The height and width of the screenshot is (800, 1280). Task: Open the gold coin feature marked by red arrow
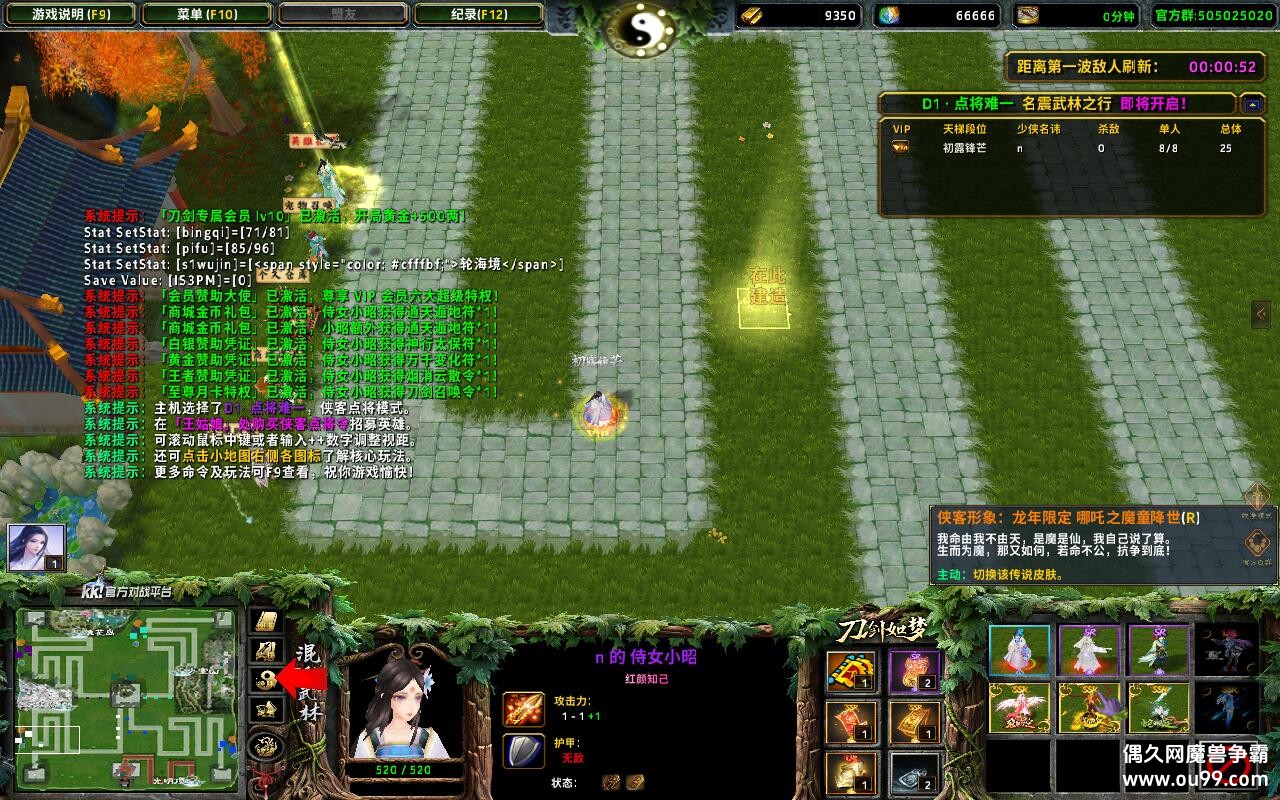[266, 679]
